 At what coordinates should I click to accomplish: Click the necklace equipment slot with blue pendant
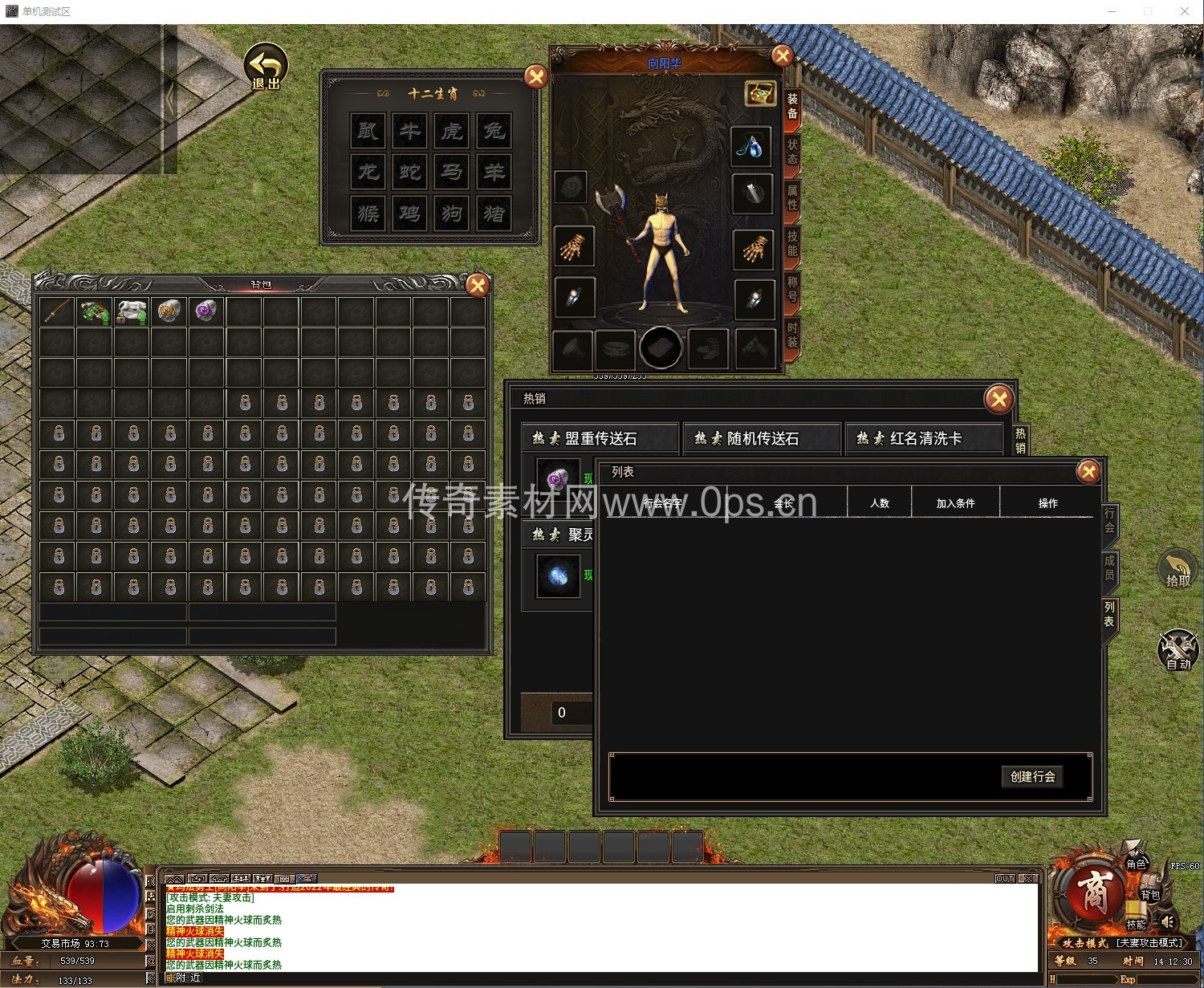(752, 147)
